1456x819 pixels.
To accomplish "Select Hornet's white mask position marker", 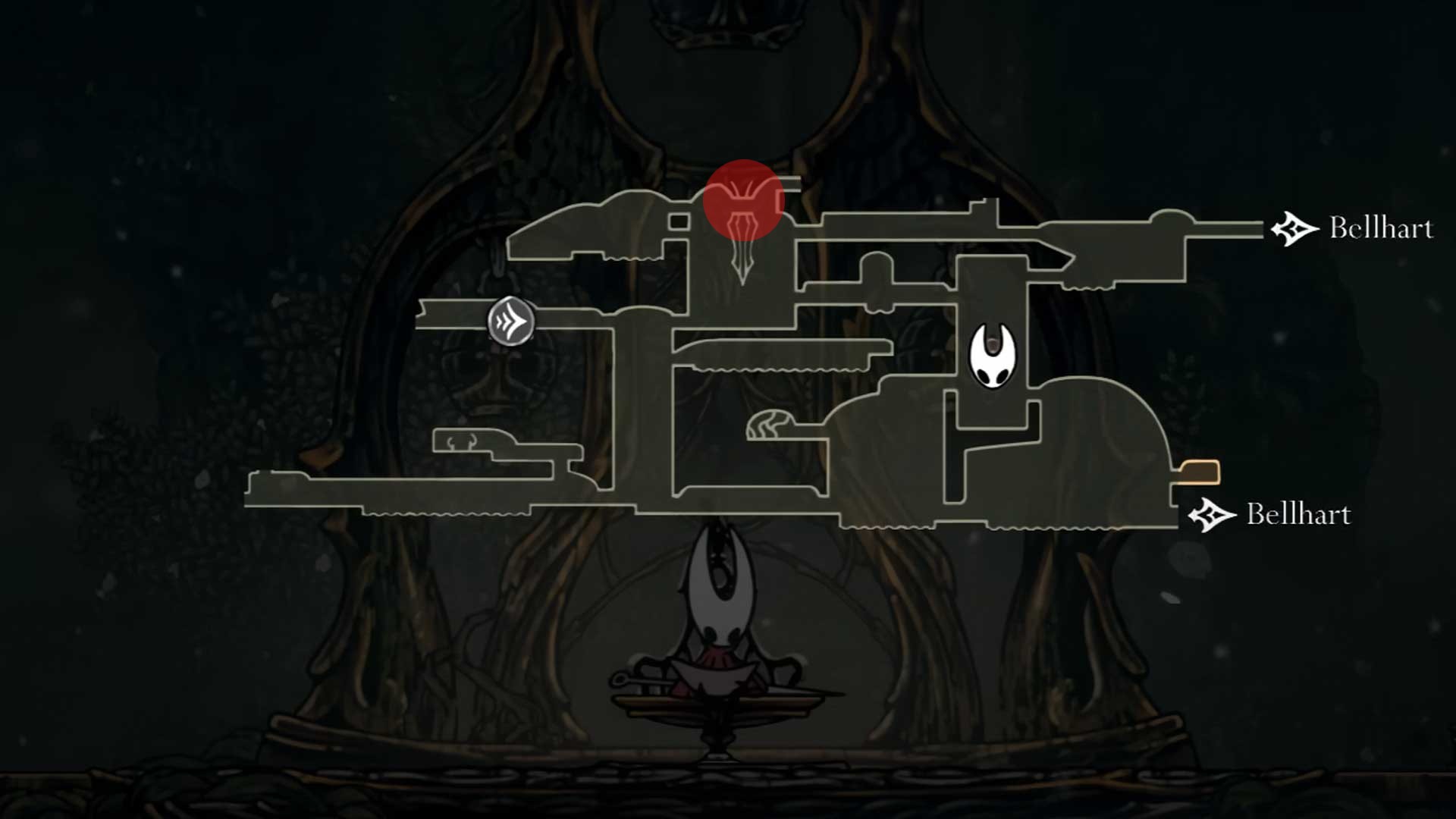I will pyautogui.click(x=993, y=355).
